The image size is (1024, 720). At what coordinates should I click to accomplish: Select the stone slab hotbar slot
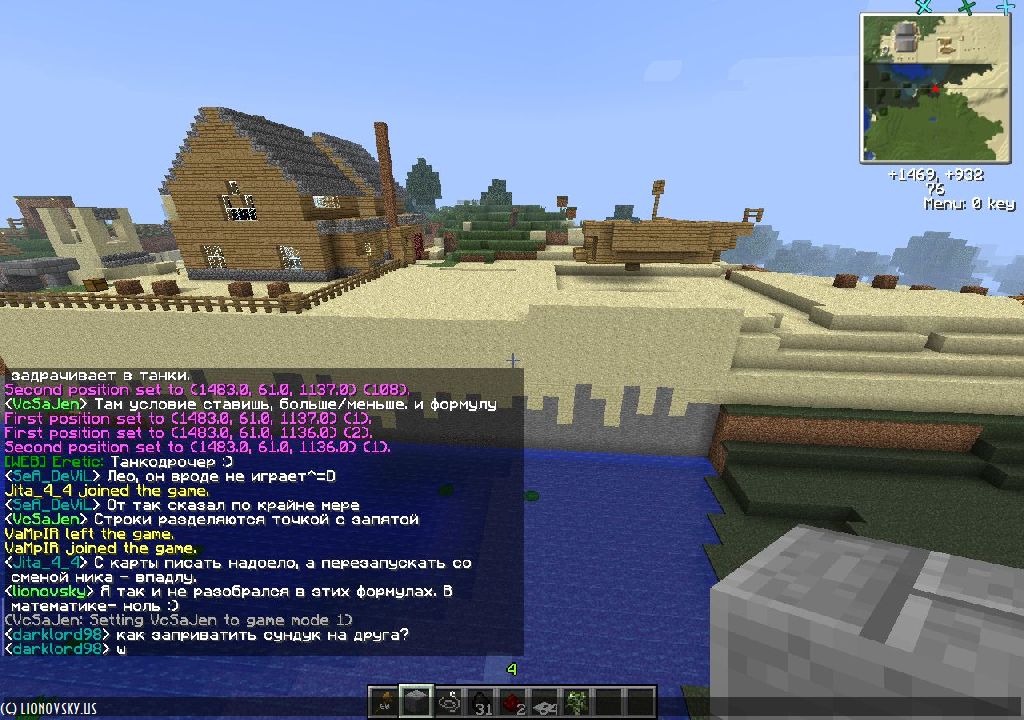pos(415,702)
